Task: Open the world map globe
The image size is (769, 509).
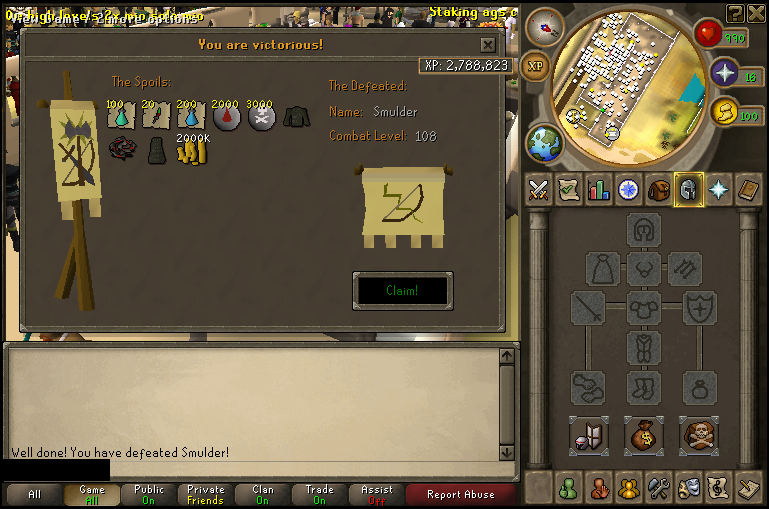Action: coord(545,143)
